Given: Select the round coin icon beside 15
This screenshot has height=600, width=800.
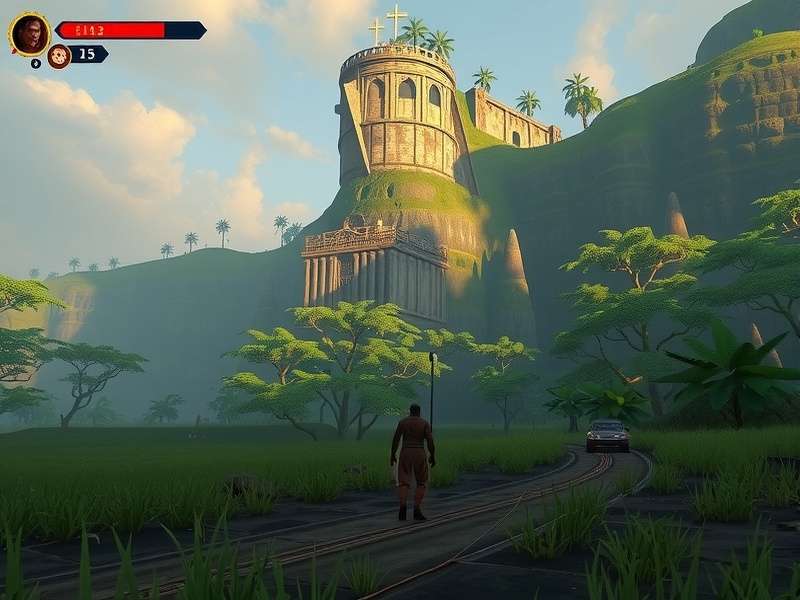Looking at the screenshot, I should pyautogui.click(x=59, y=56).
